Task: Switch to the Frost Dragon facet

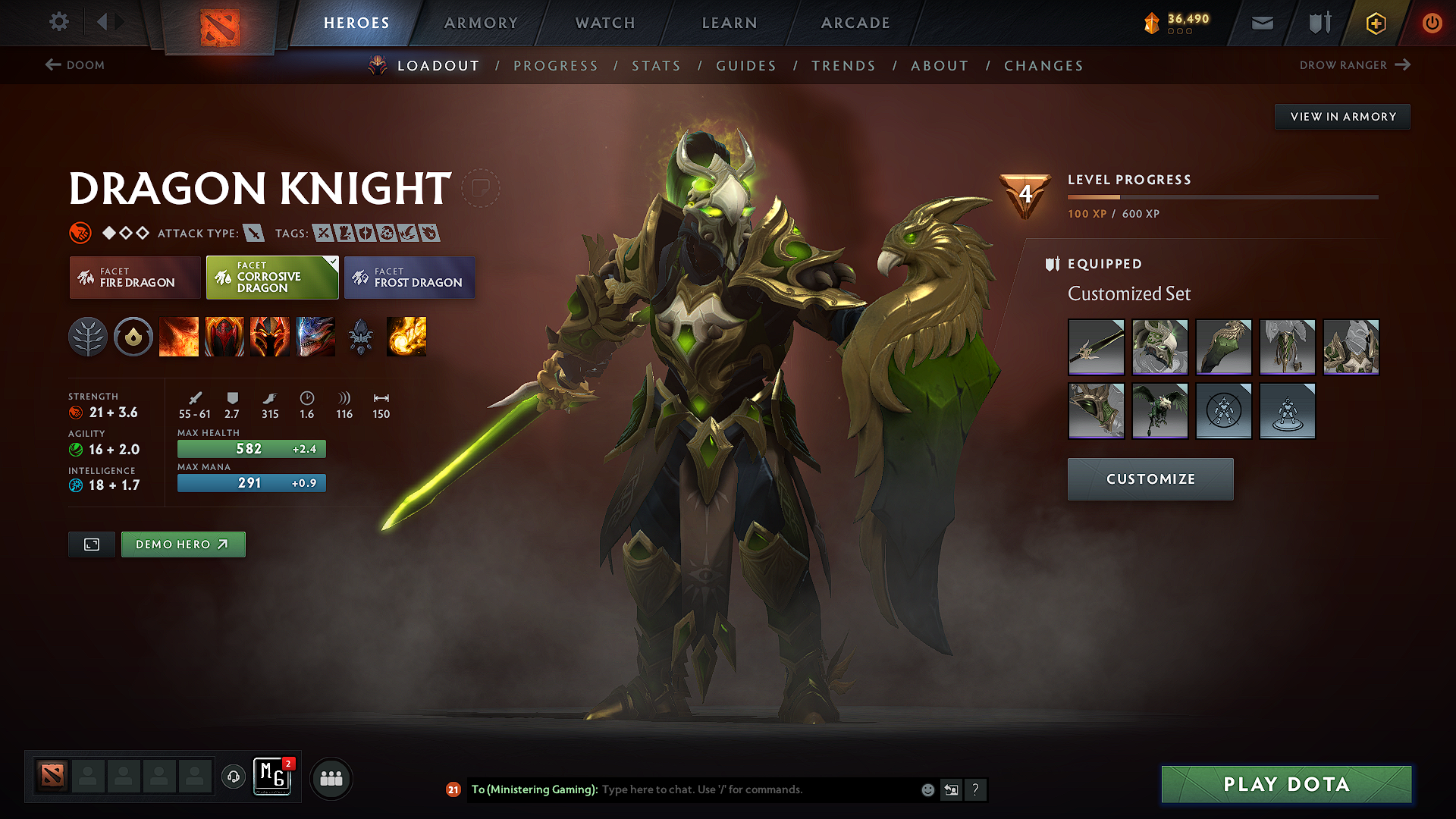Action: (x=409, y=278)
